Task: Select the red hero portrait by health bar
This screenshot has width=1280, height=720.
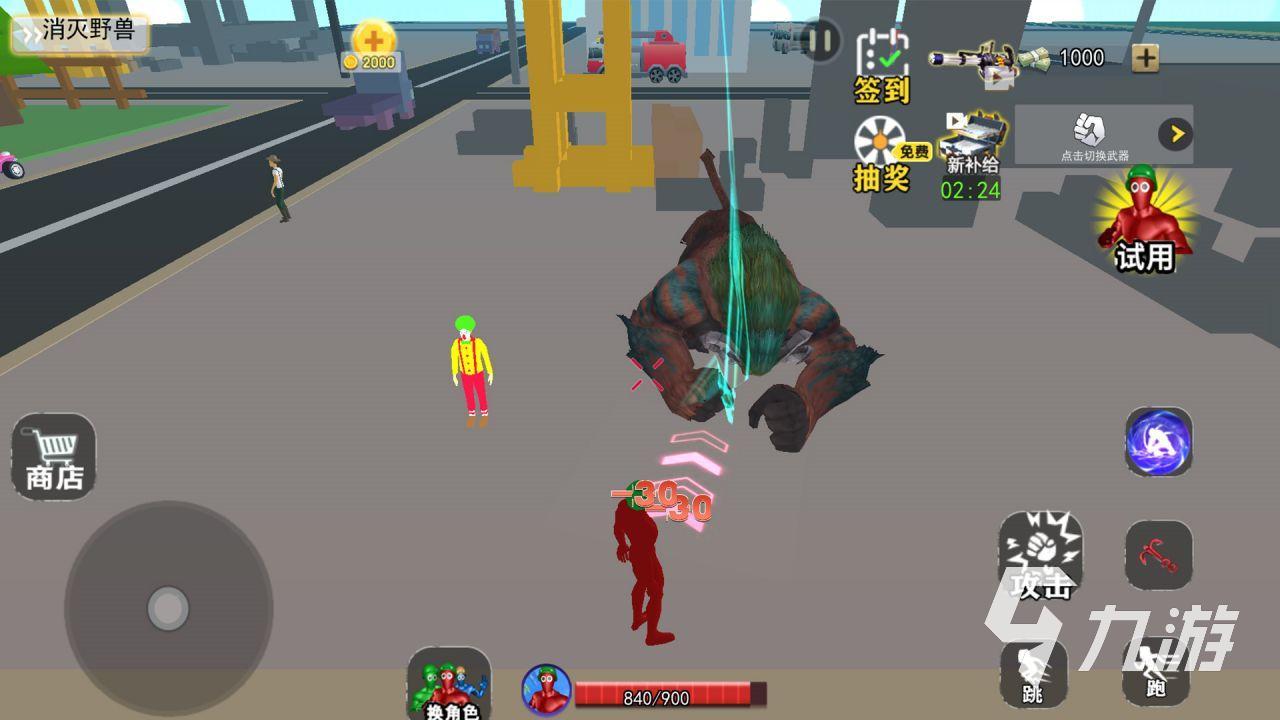Action: 547,690
